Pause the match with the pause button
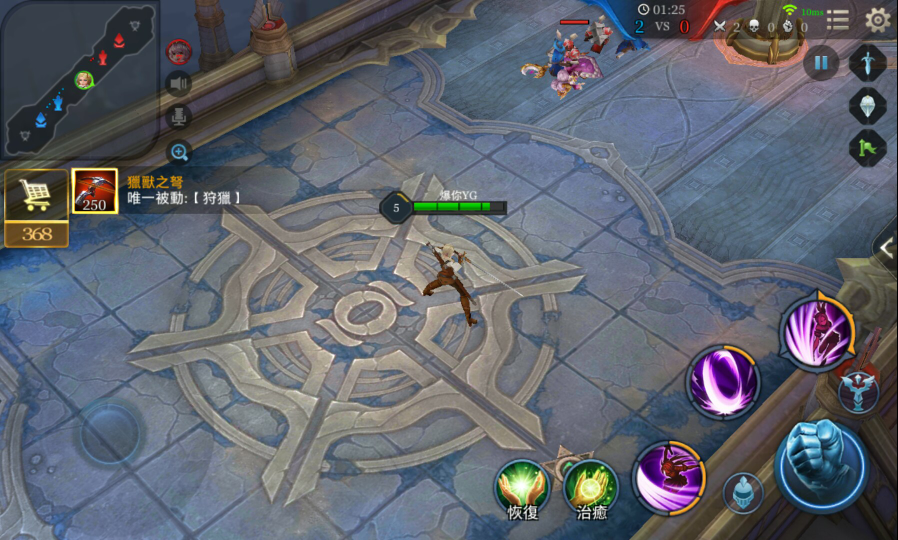898x540 pixels. (x=820, y=63)
